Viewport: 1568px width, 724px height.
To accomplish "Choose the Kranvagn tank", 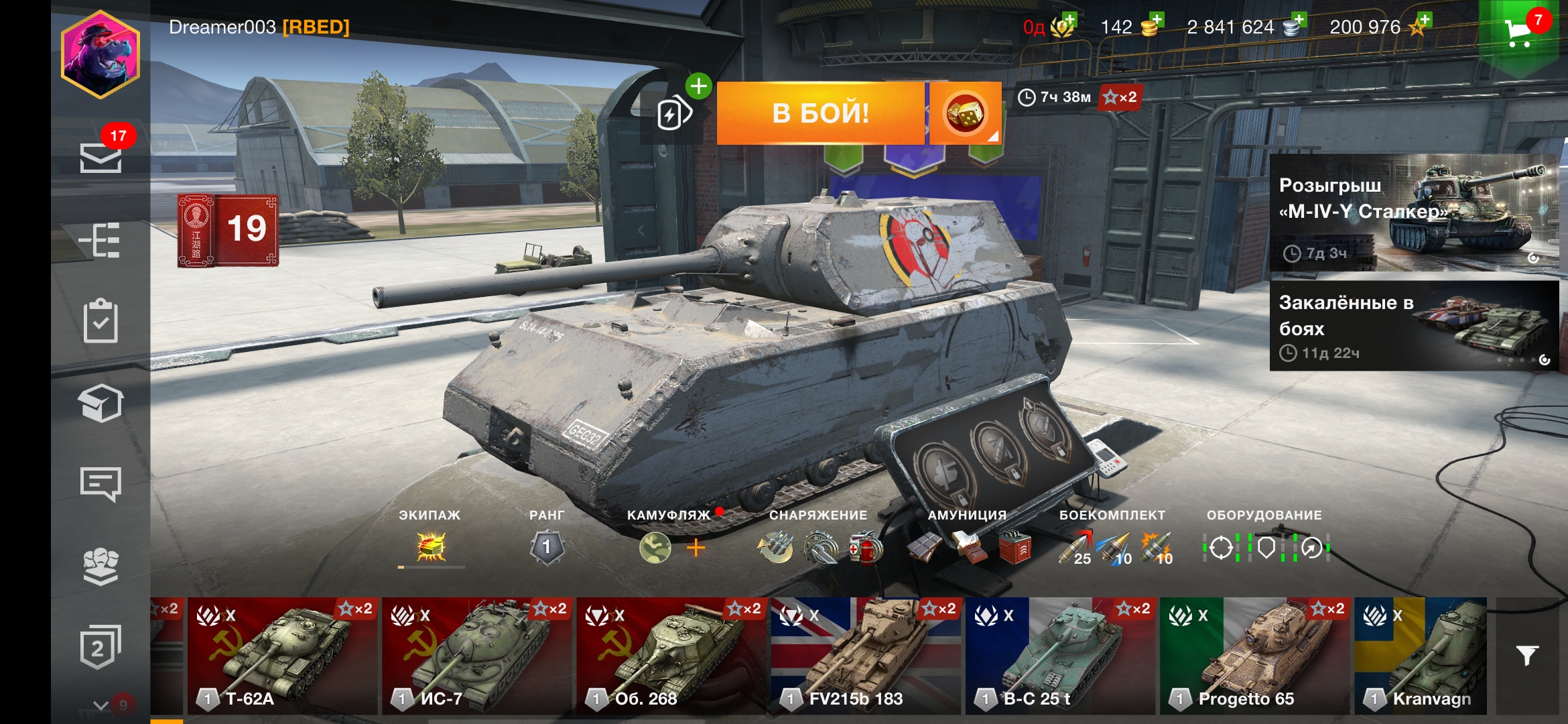I will (x=1421, y=656).
